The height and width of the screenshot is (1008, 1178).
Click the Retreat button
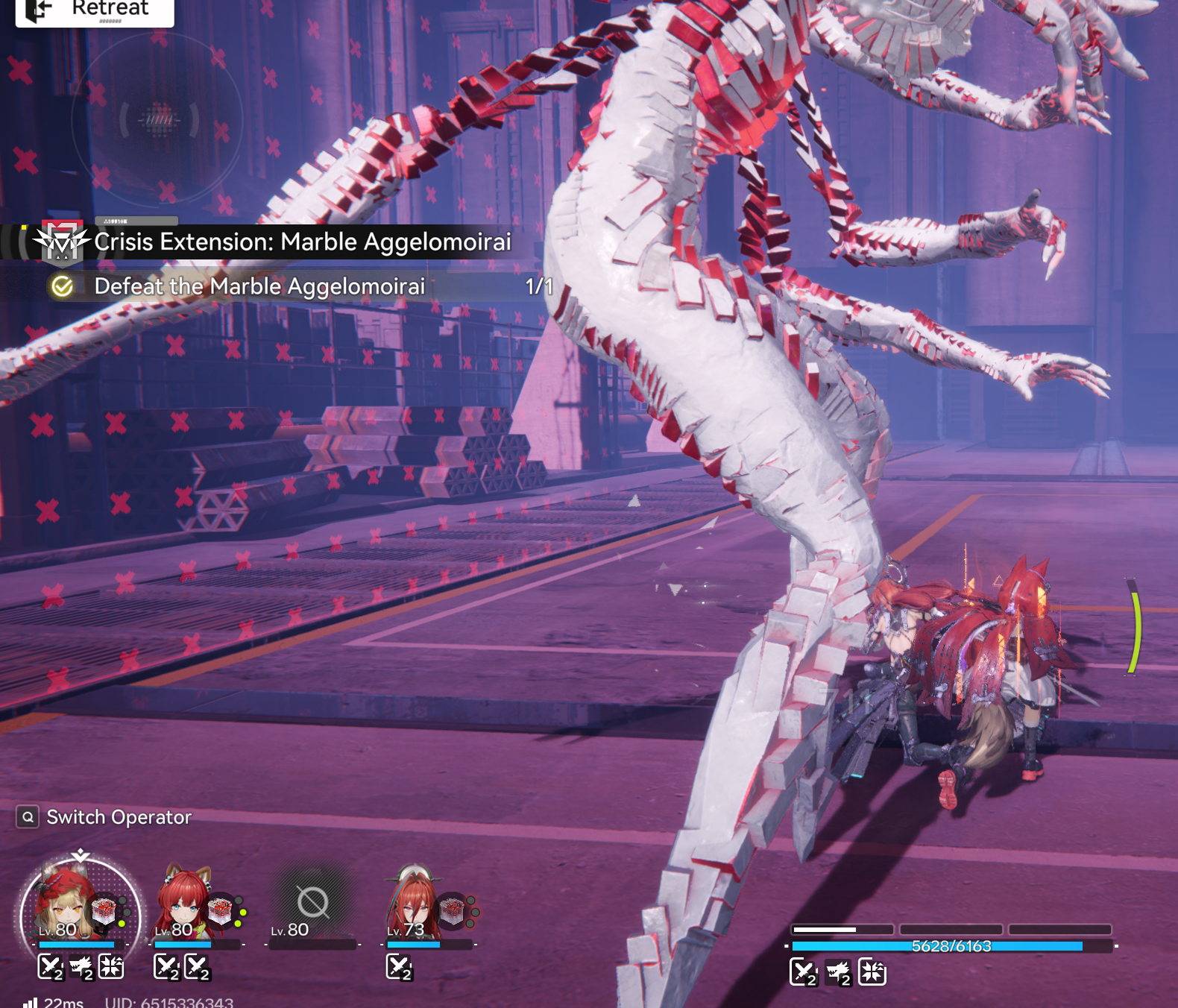coord(94,10)
